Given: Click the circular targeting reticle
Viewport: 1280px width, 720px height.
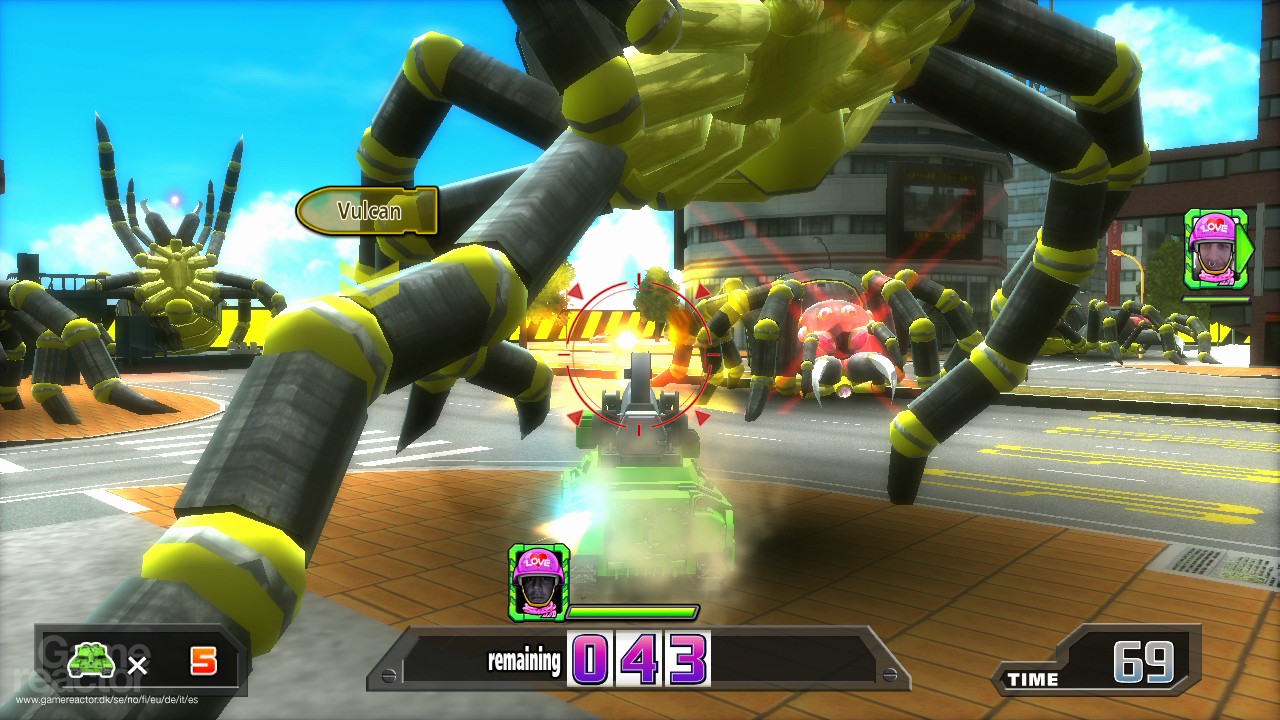Looking at the screenshot, I should point(640,355).
